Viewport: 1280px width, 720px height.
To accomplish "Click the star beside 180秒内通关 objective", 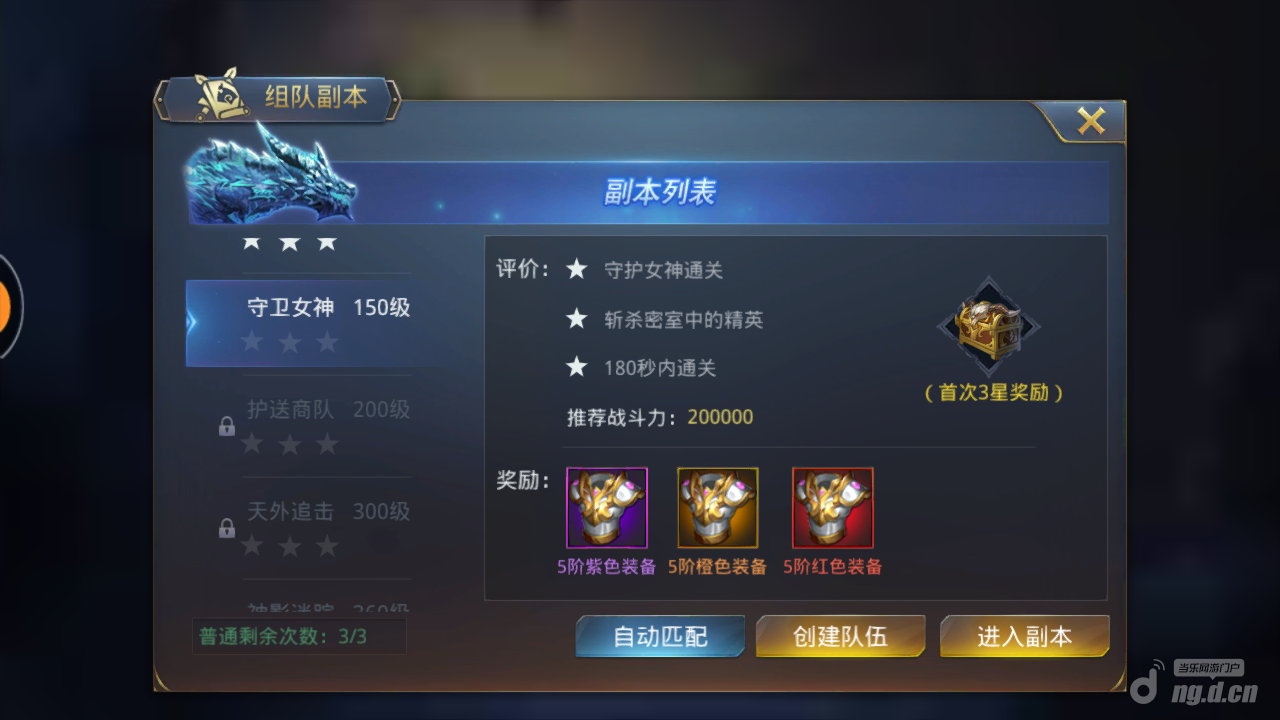I will [577, 367].
